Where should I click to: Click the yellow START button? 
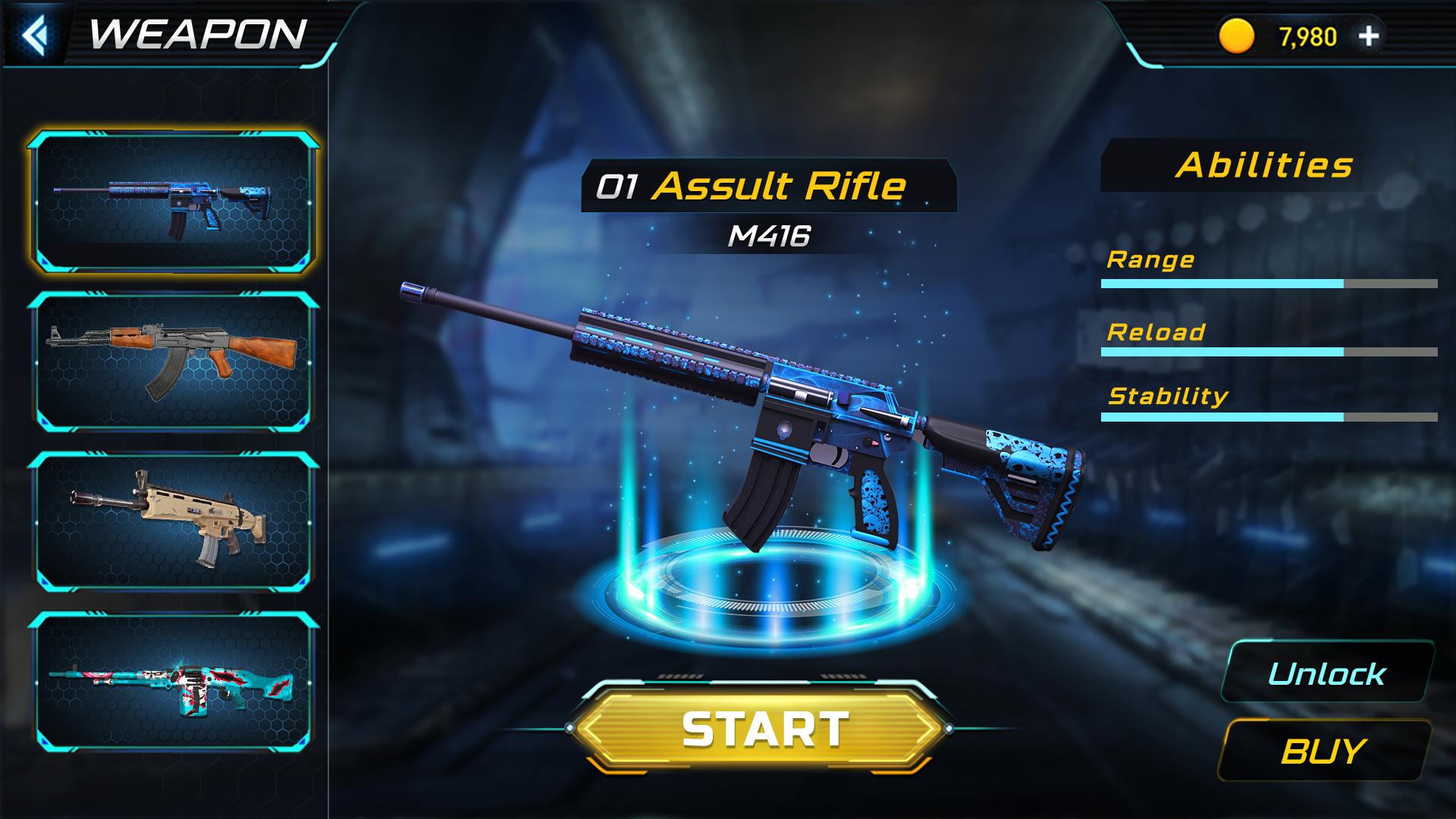point(763,729)
